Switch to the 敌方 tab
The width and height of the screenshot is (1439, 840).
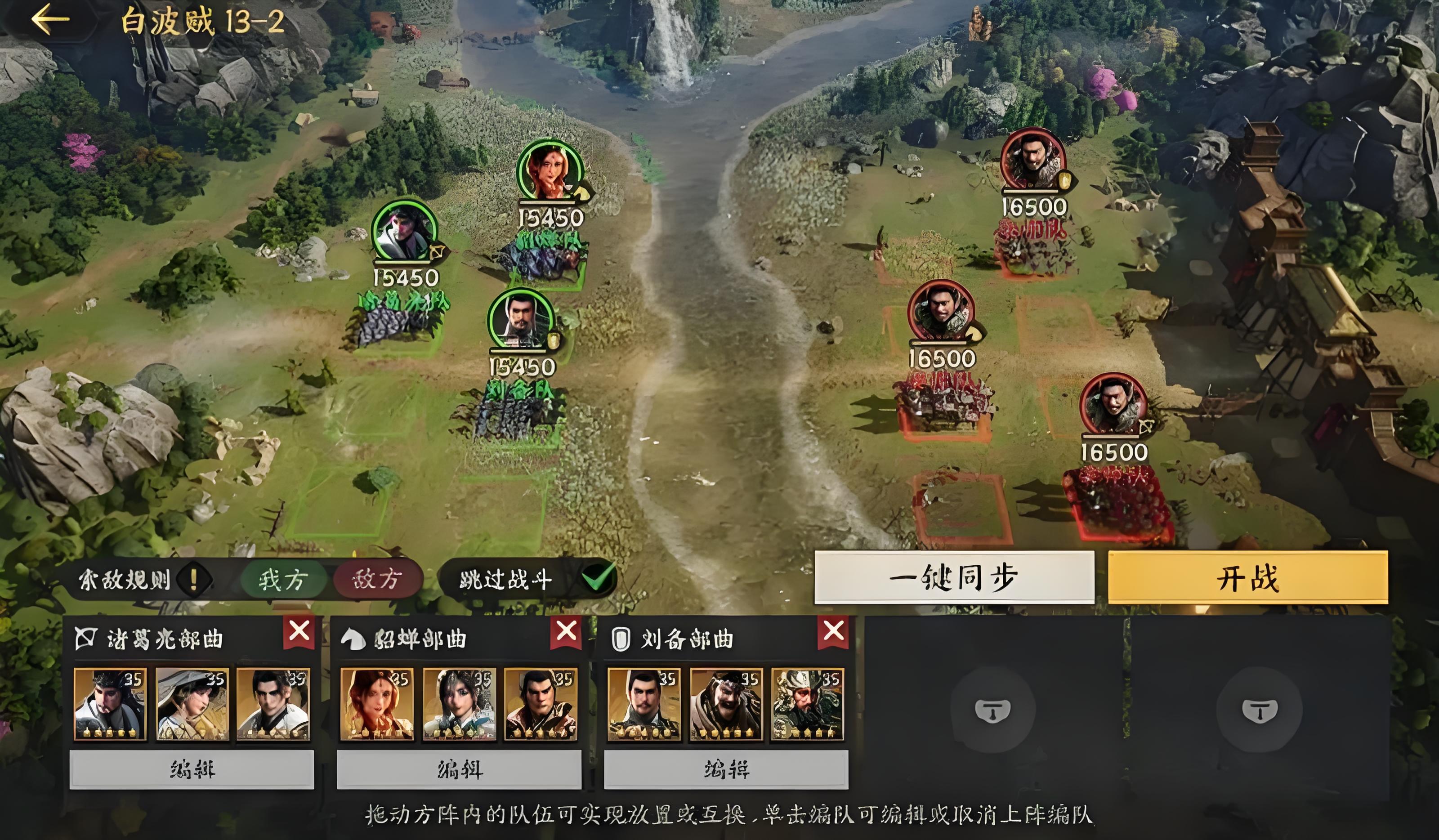(x=377, y=580)
